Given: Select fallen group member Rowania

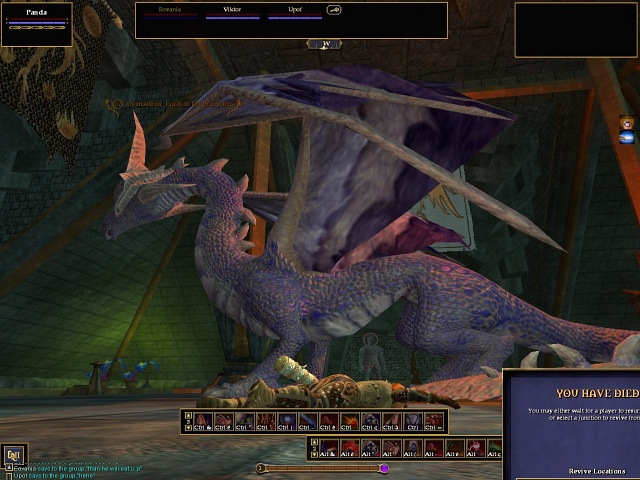Looking at the screenshot, I should pyautogui.click(x=169, y=12).
